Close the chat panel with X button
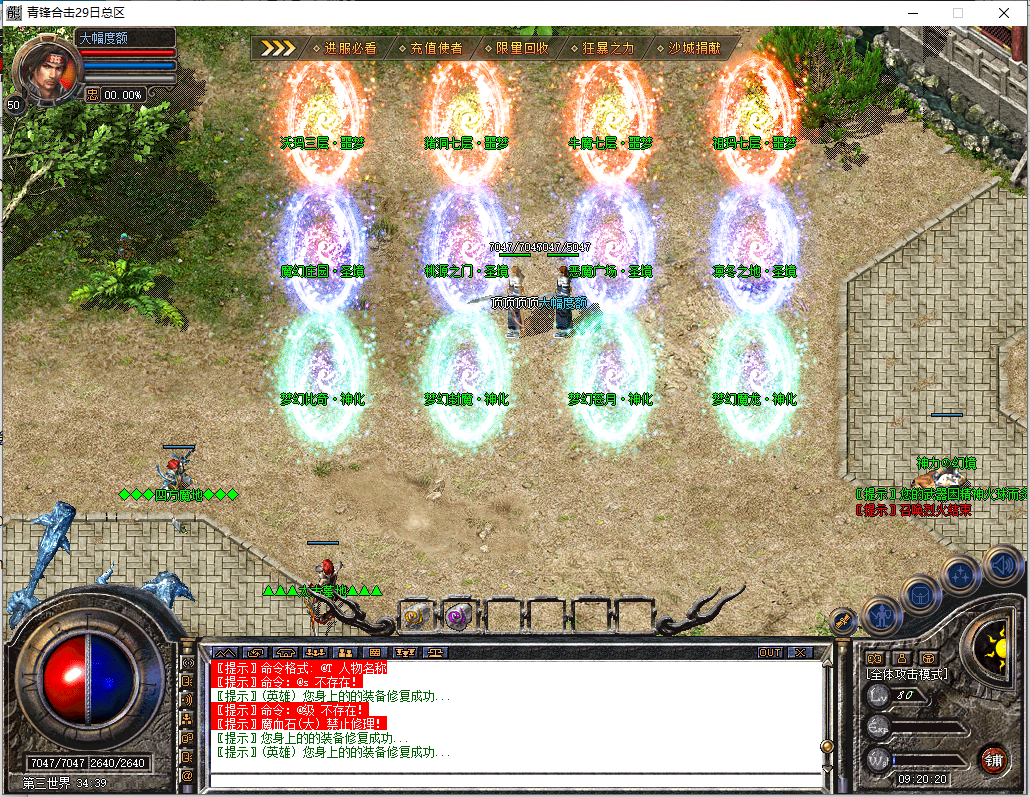Viewport: 1030px width, 797px height. pos(800,652)
